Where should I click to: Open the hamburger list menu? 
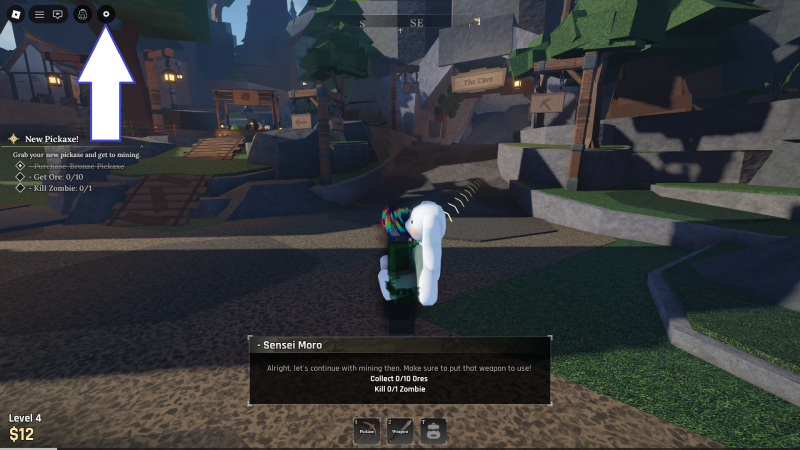coord(39,15)
